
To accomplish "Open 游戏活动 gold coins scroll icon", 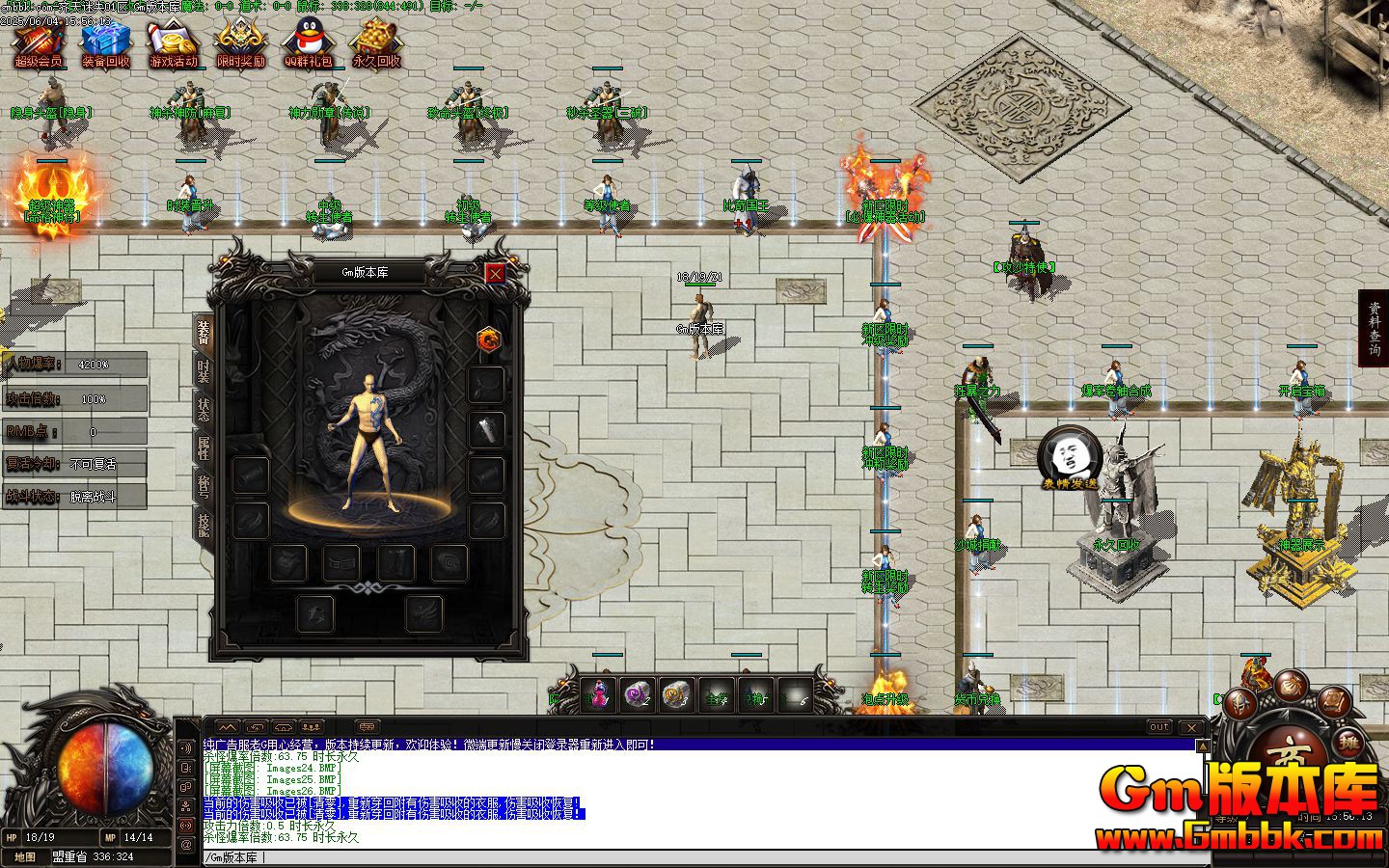I will [x=174, y=39].
